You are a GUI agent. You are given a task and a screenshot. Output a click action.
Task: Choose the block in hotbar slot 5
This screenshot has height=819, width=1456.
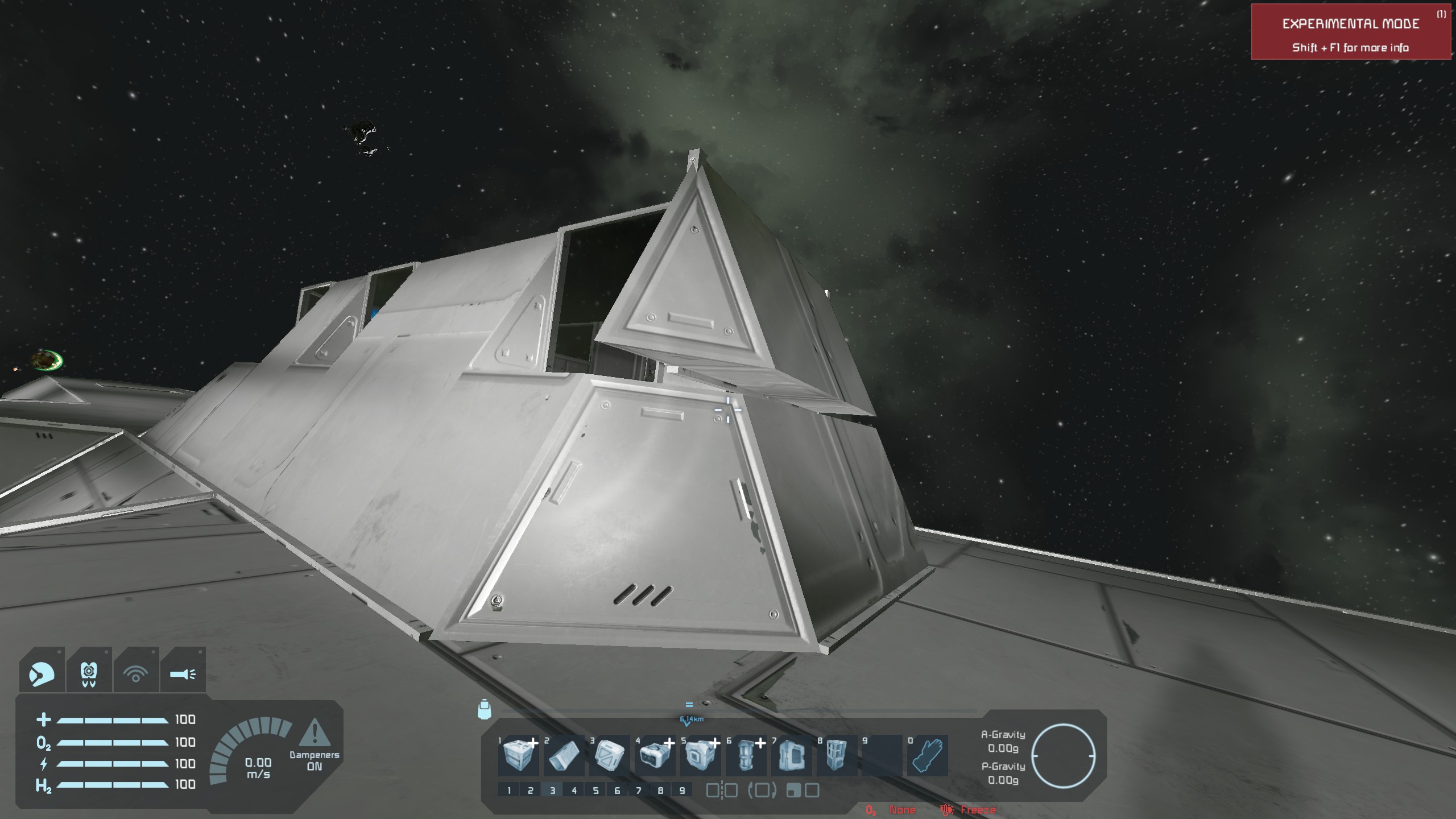click(x=700, y=755)
